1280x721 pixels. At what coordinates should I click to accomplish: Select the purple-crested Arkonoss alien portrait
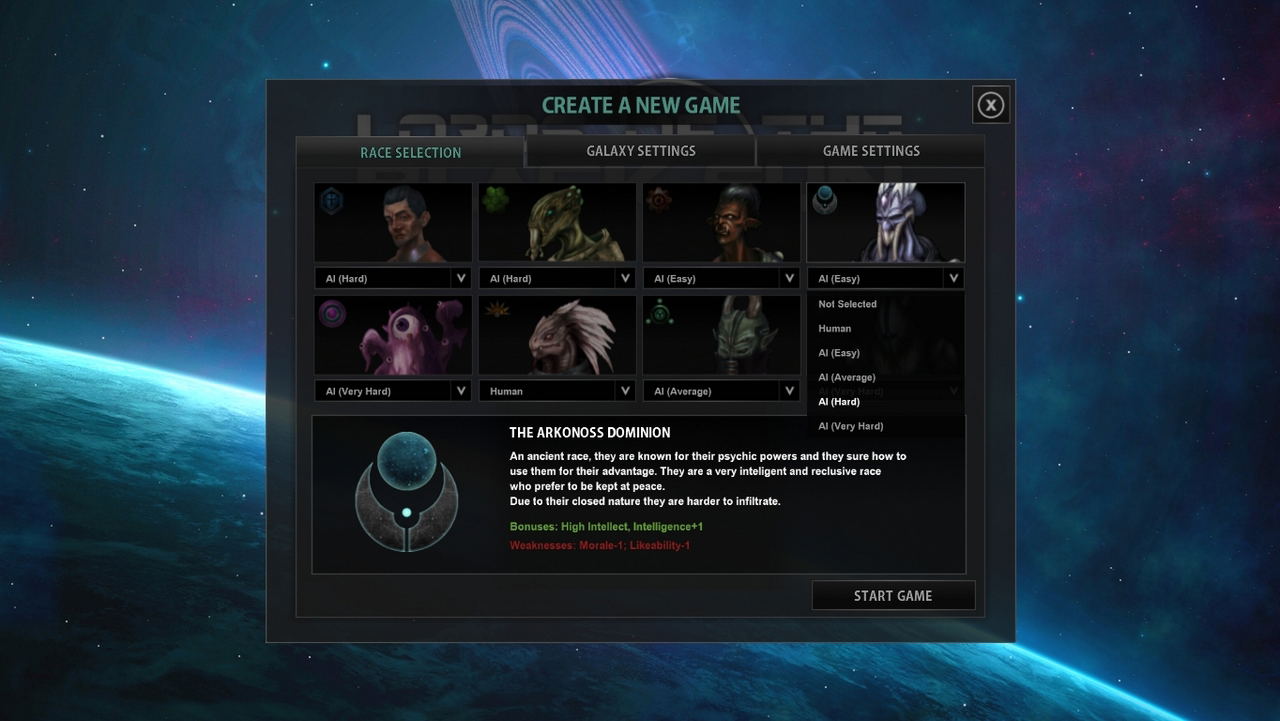886,222
